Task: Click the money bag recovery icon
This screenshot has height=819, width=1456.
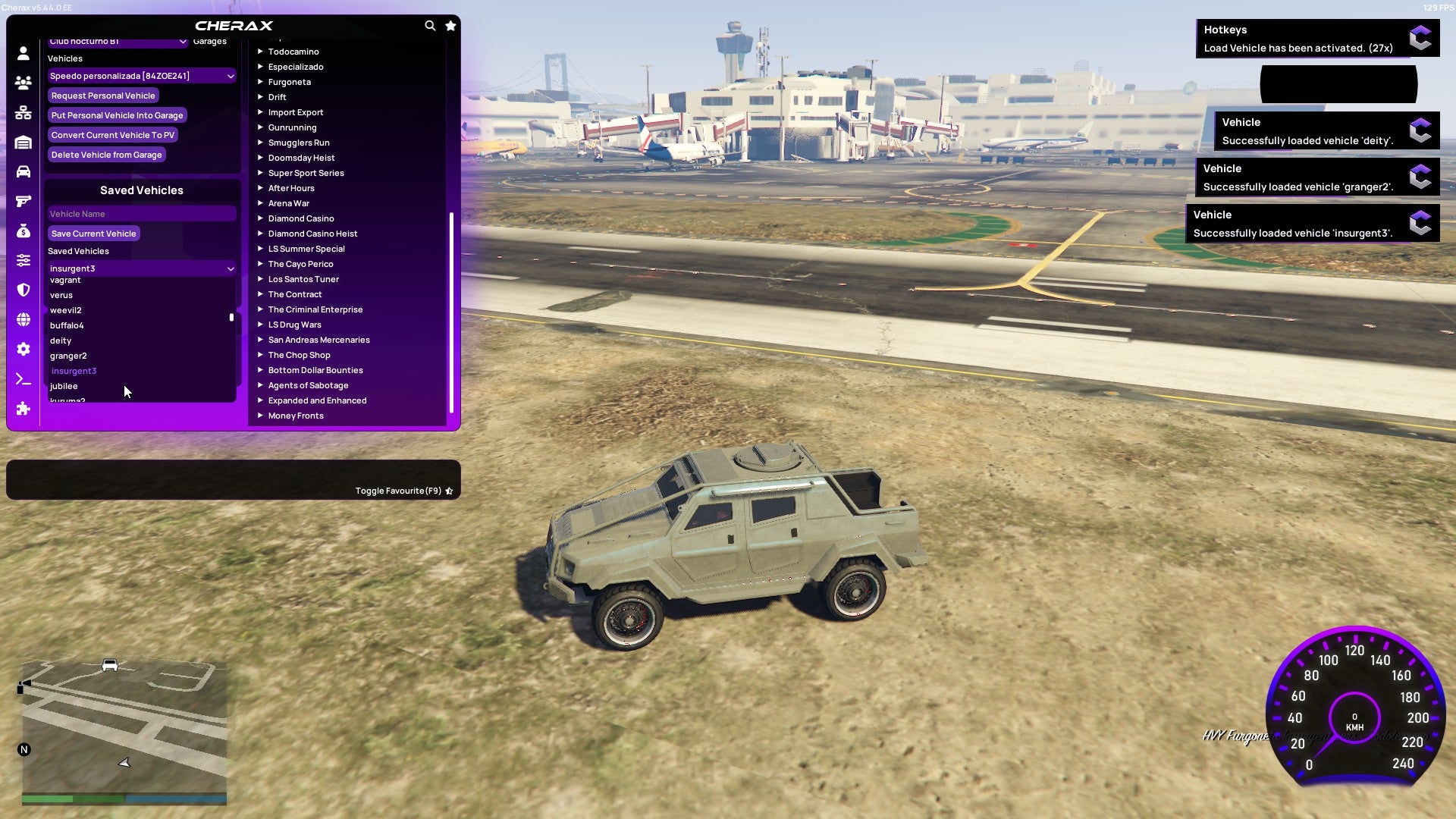Action: tap(23, 230)
